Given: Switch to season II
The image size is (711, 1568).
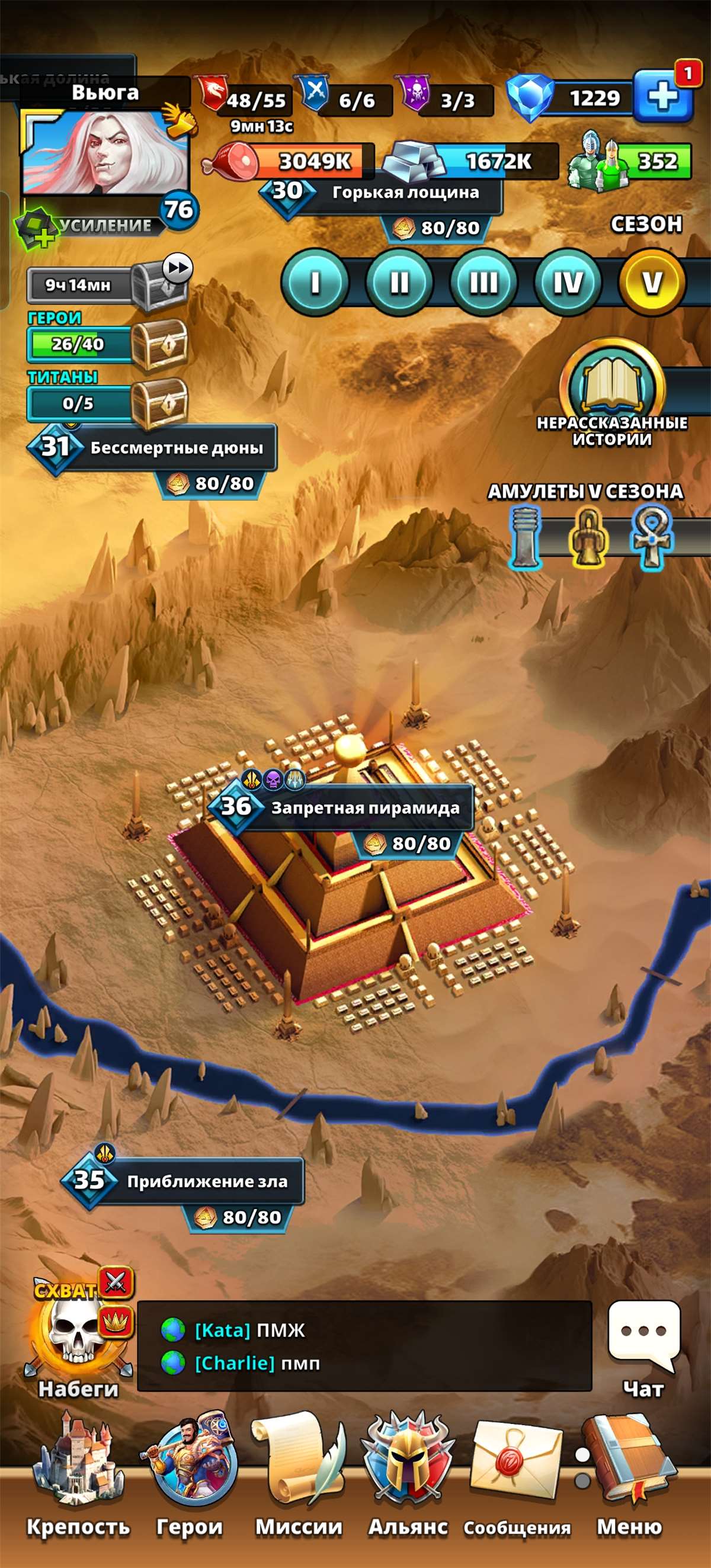Looking at the screenshot, I should tap(399, 283).
